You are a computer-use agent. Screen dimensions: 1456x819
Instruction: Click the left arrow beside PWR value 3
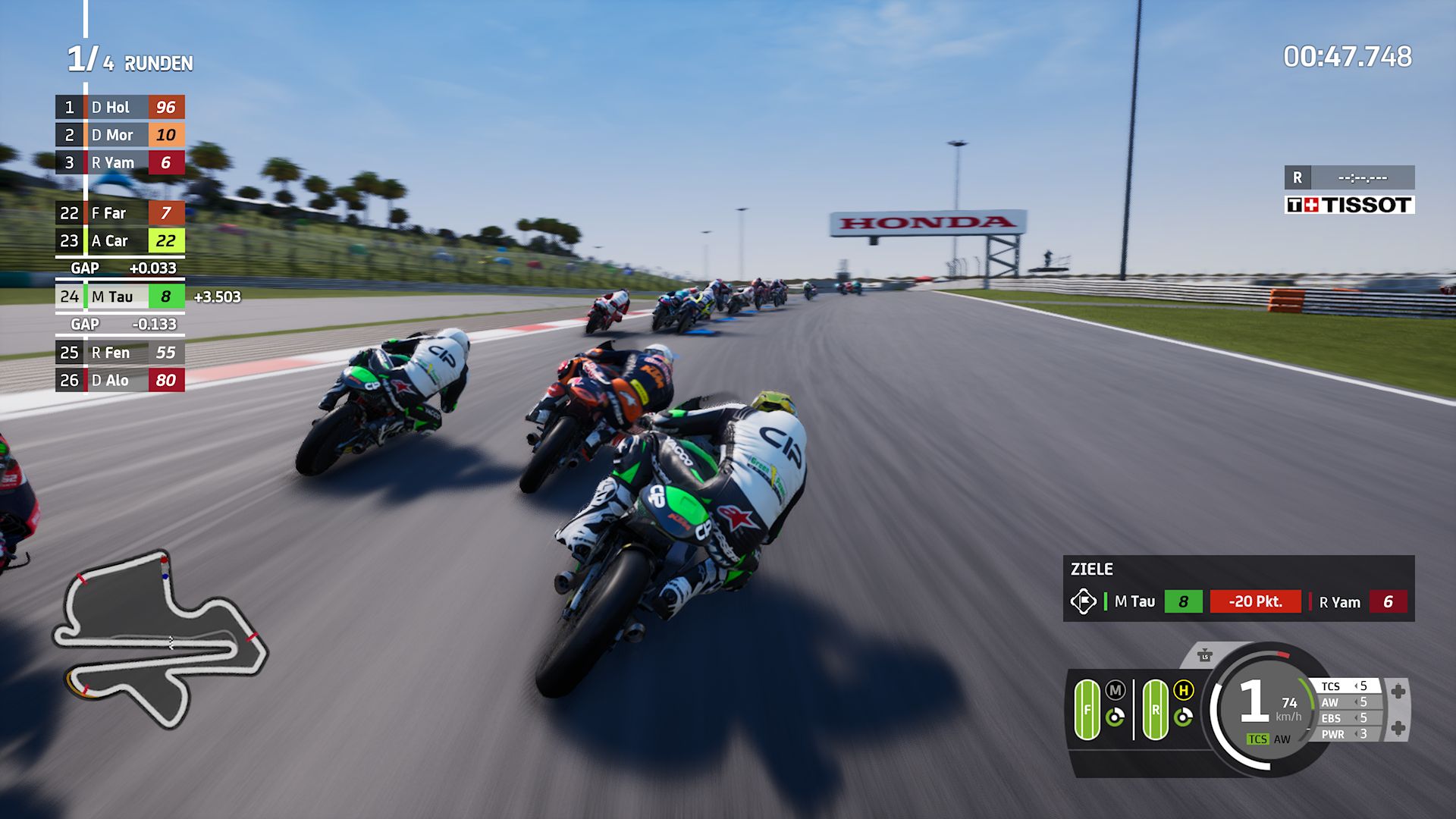(x=1357, y=734)
